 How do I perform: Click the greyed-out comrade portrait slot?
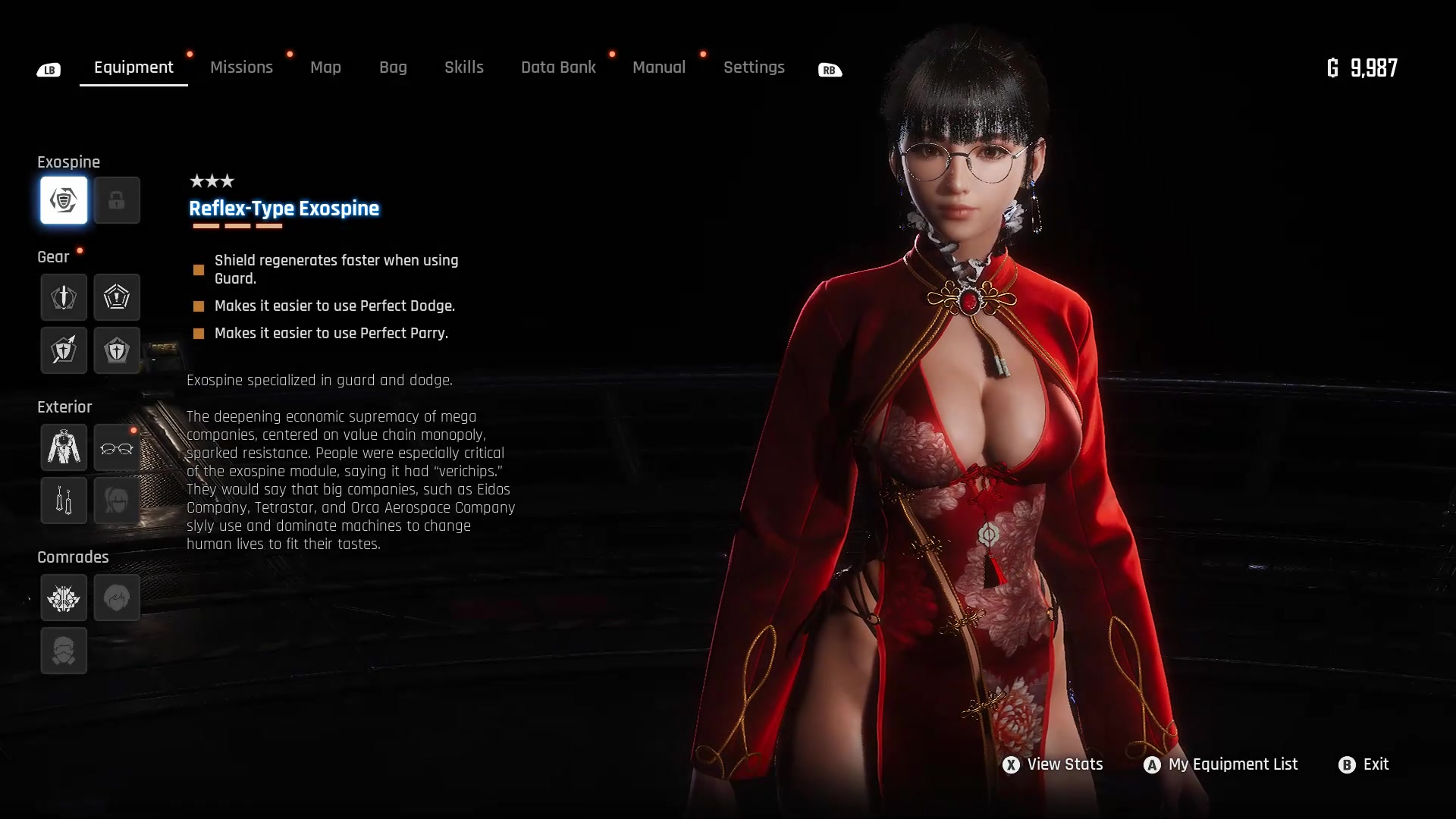tap(117, 598)
